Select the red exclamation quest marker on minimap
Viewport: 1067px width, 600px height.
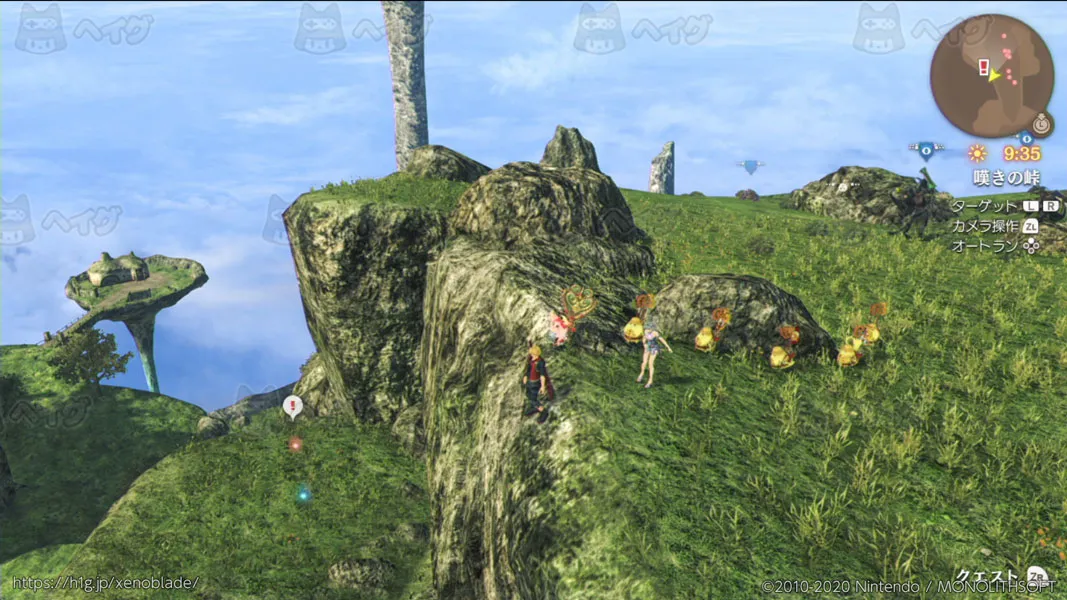pos(985,68)
